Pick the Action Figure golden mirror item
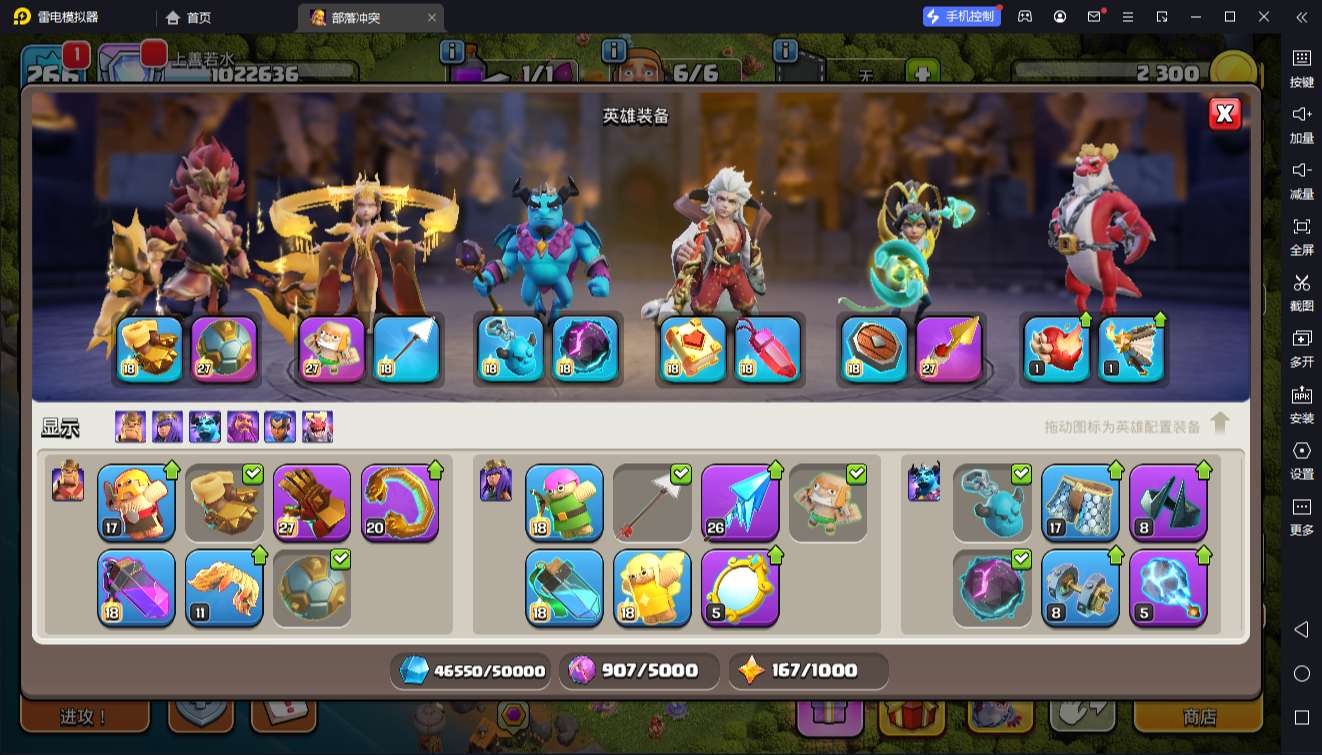Image resolution: width=1322 pixels, height=755 pixels. pos(740,588)
